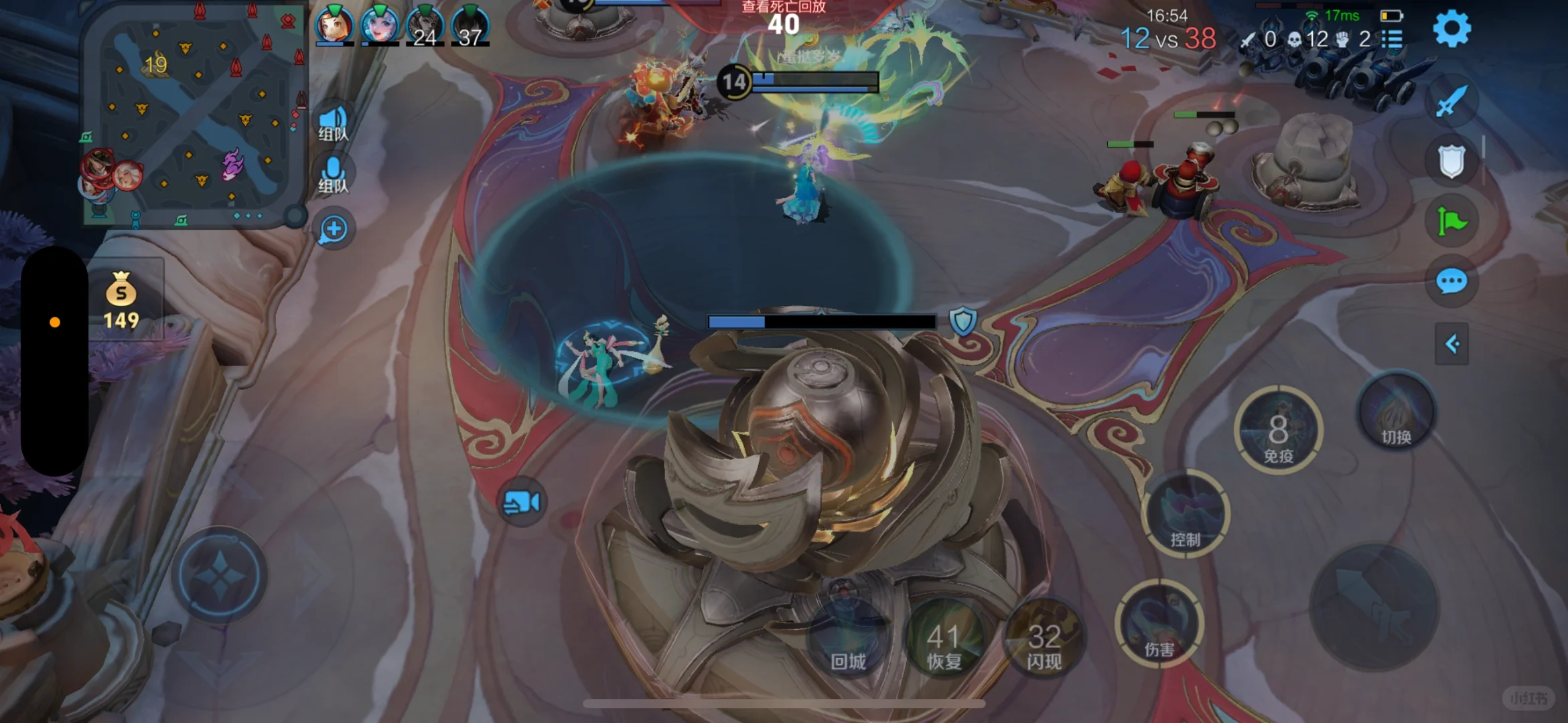This screenshot has height=723, width=1568.
Task: Send the shield defend signal
Action: pos(1451,161)
